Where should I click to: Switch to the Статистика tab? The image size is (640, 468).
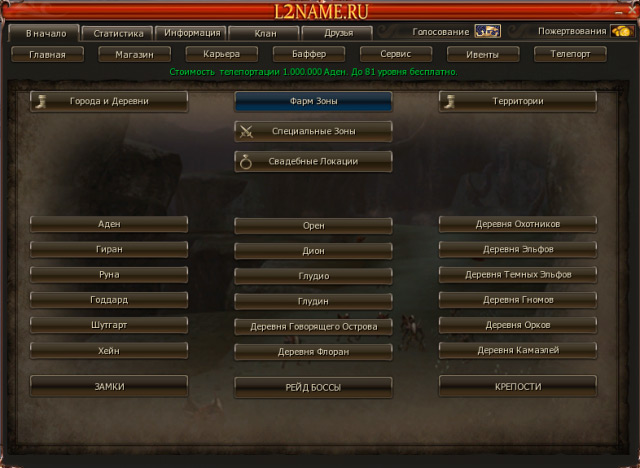[118, 33]
